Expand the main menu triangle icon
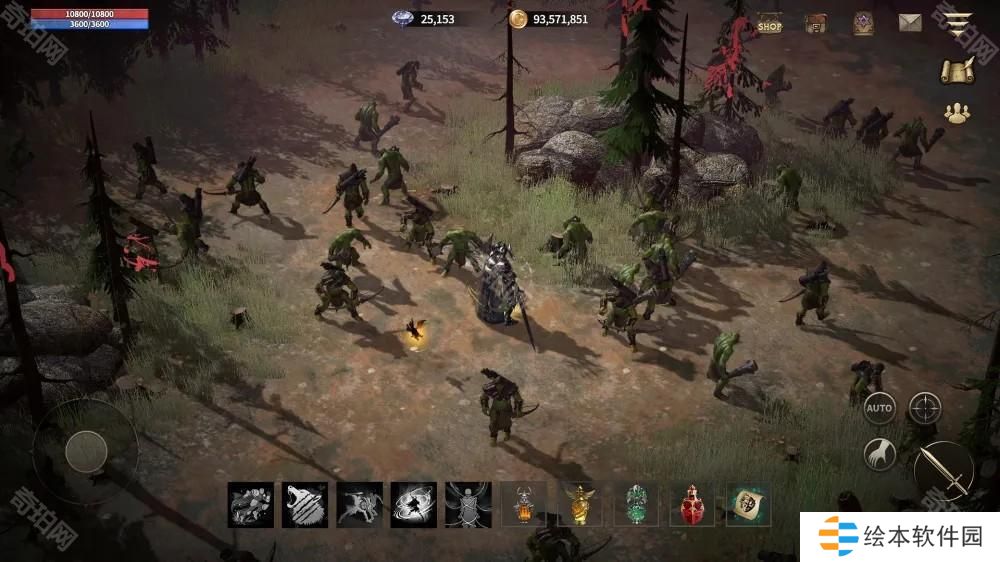This screenshot has width=1000, height=562. 959,24
